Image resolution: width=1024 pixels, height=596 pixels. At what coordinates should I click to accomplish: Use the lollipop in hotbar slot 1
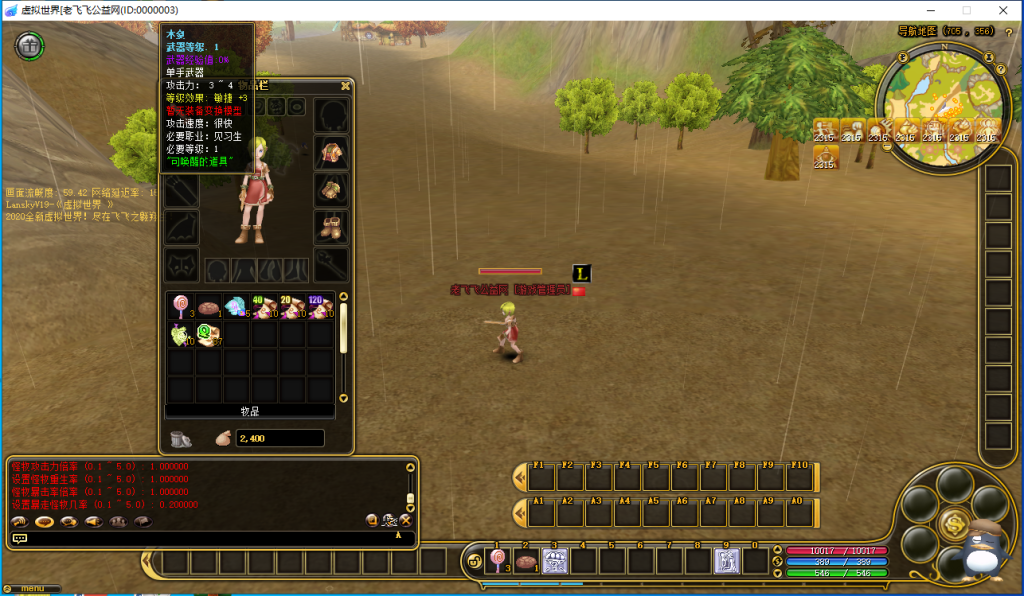497,561
